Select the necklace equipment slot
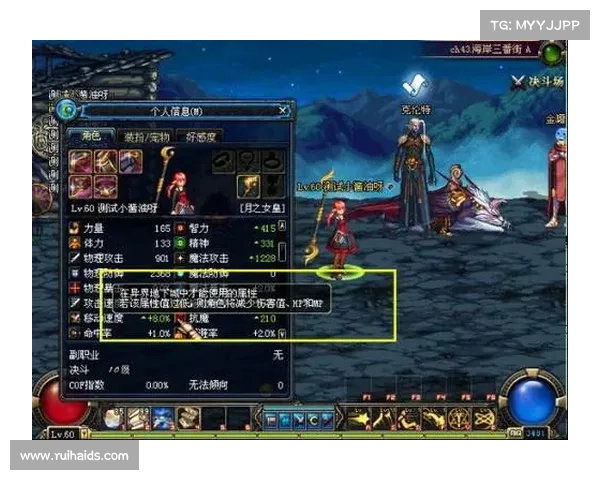Viewport: 600px width, 480px height. tap(248, 162)
